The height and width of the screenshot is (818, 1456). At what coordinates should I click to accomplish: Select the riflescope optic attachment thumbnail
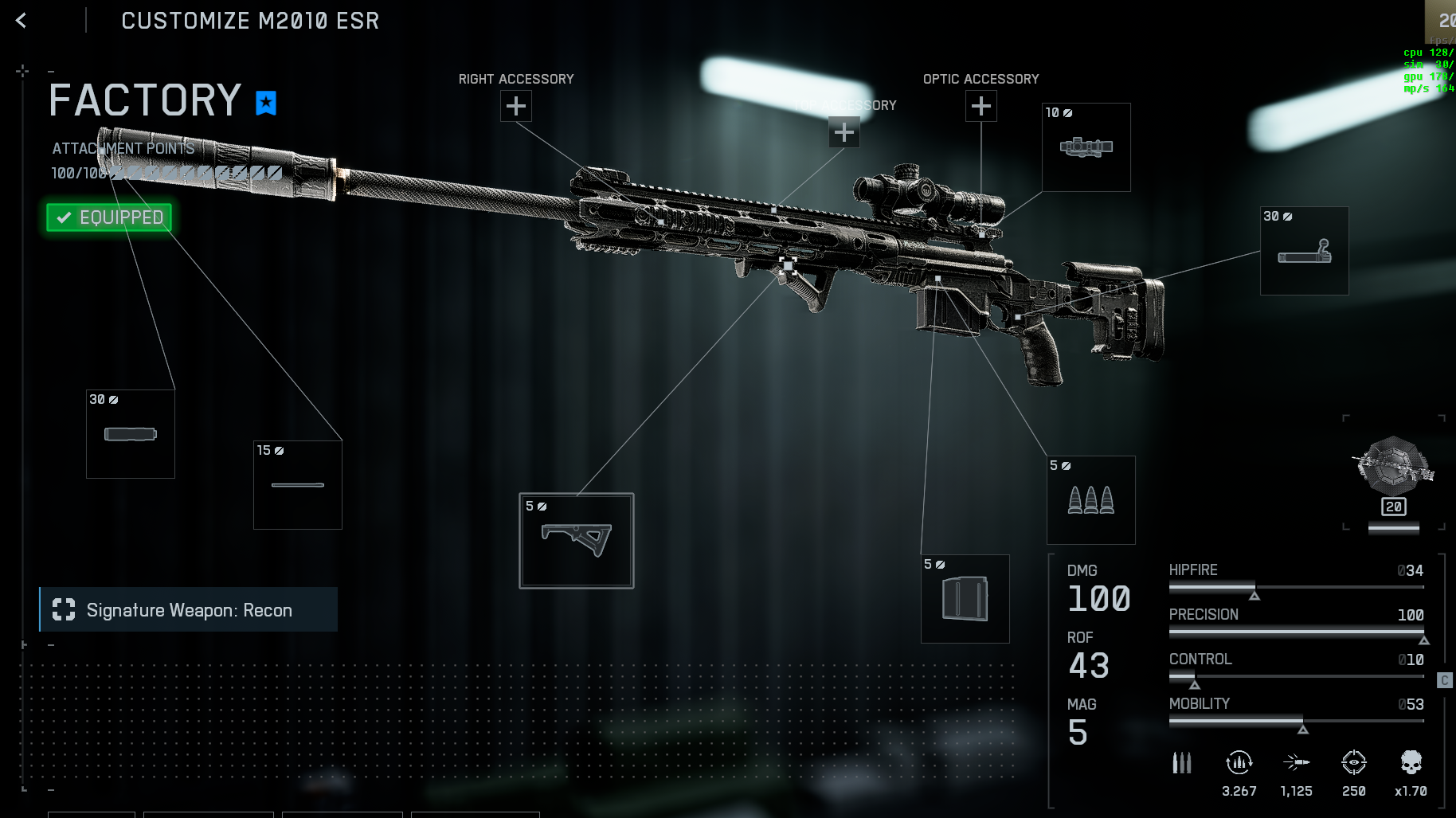[1085, 147]
